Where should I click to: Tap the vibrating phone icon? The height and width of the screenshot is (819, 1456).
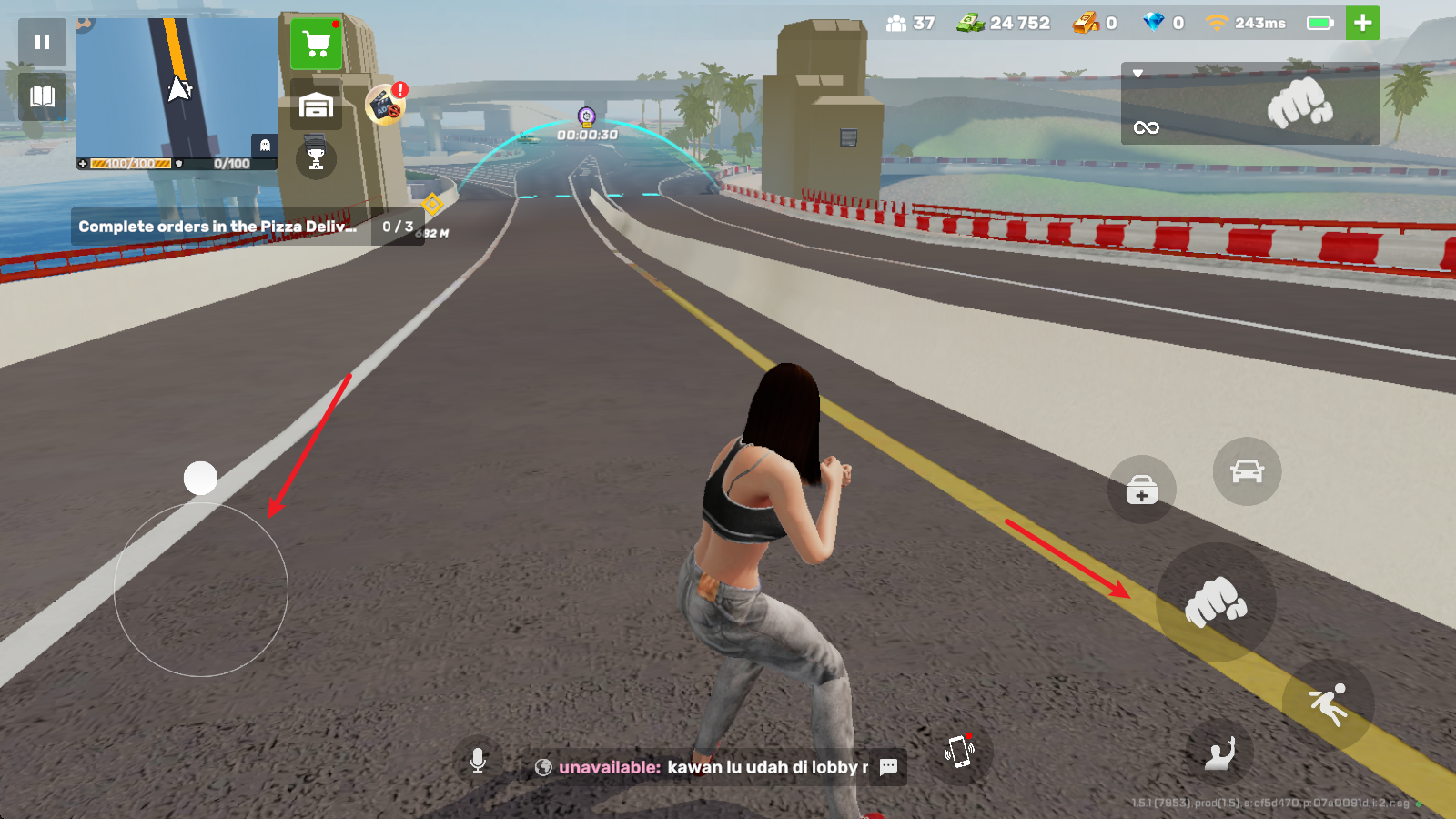(x=960, y=752)
